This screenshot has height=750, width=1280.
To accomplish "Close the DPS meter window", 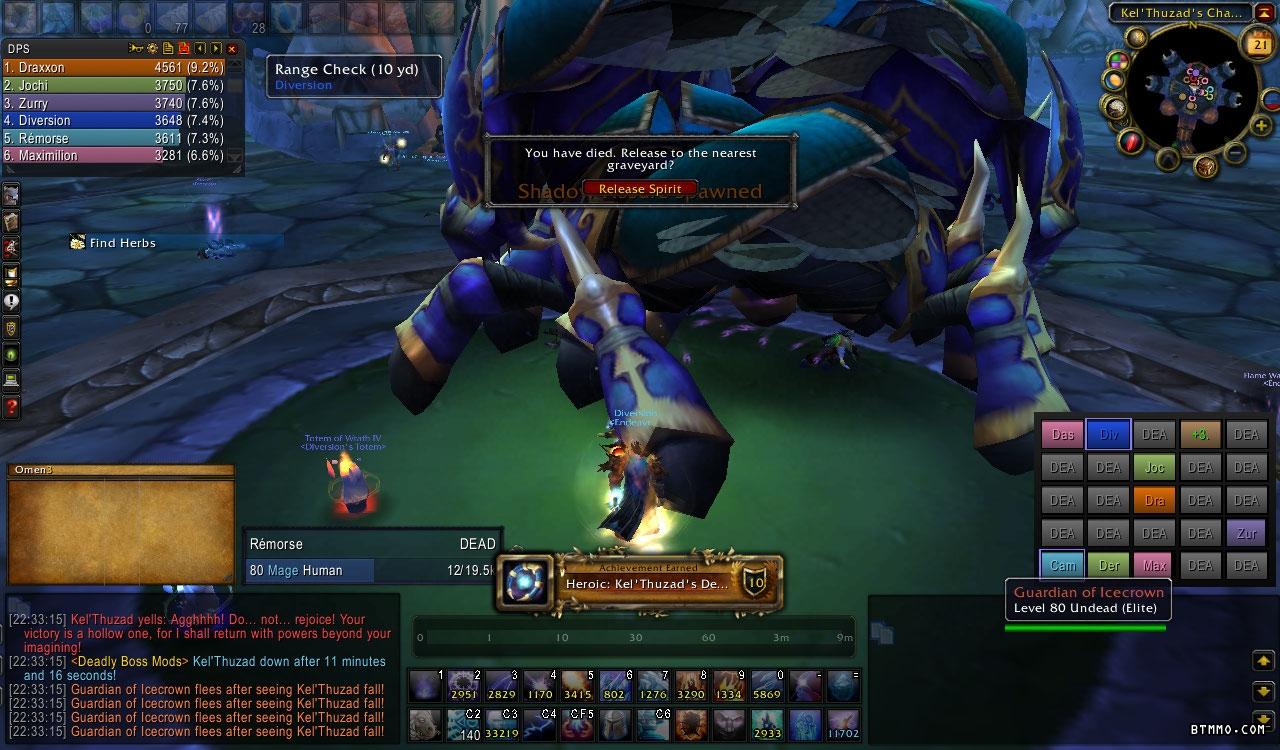I will [x=232, y=48].
